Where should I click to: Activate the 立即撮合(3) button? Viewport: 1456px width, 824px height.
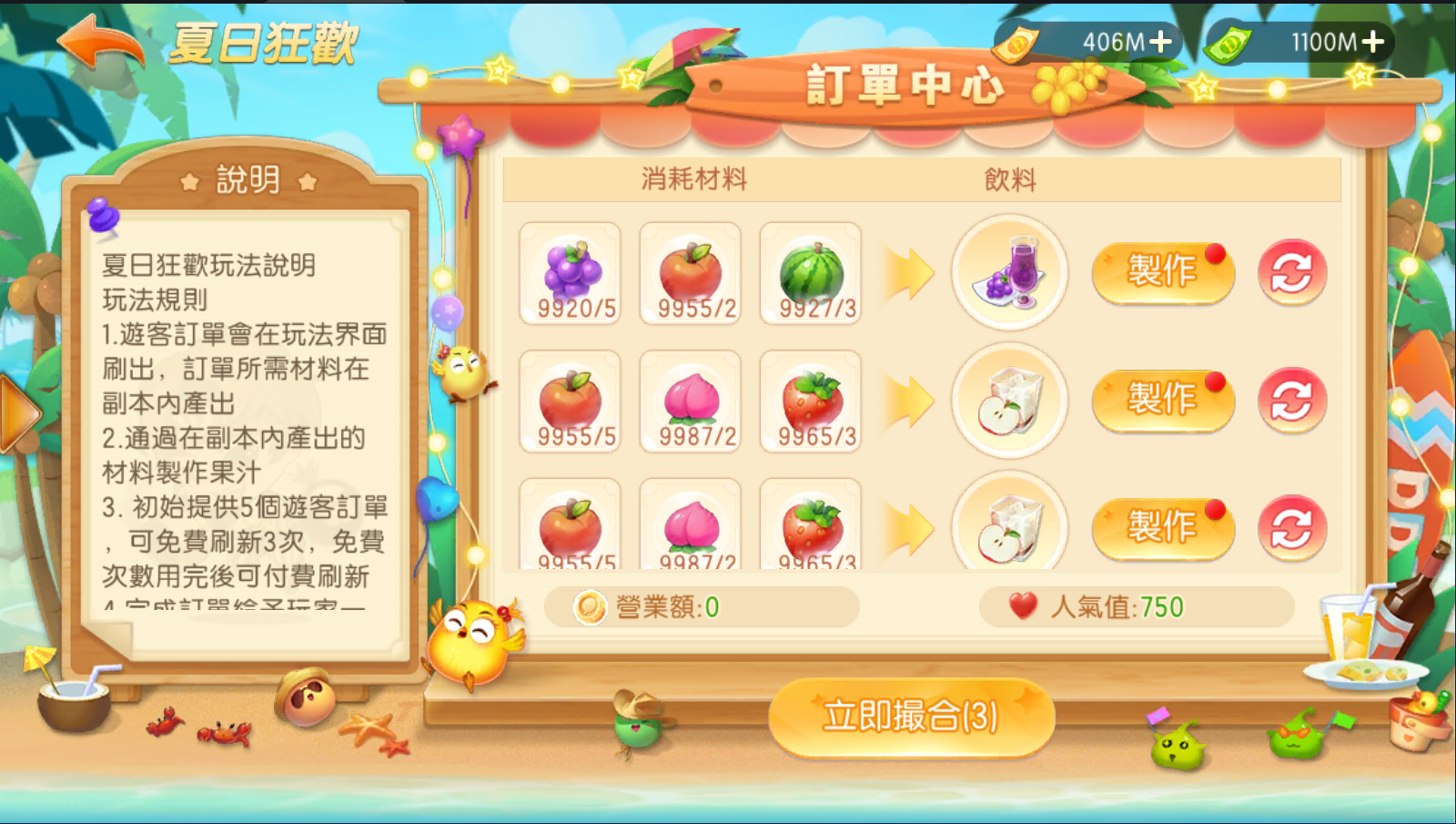911,717
